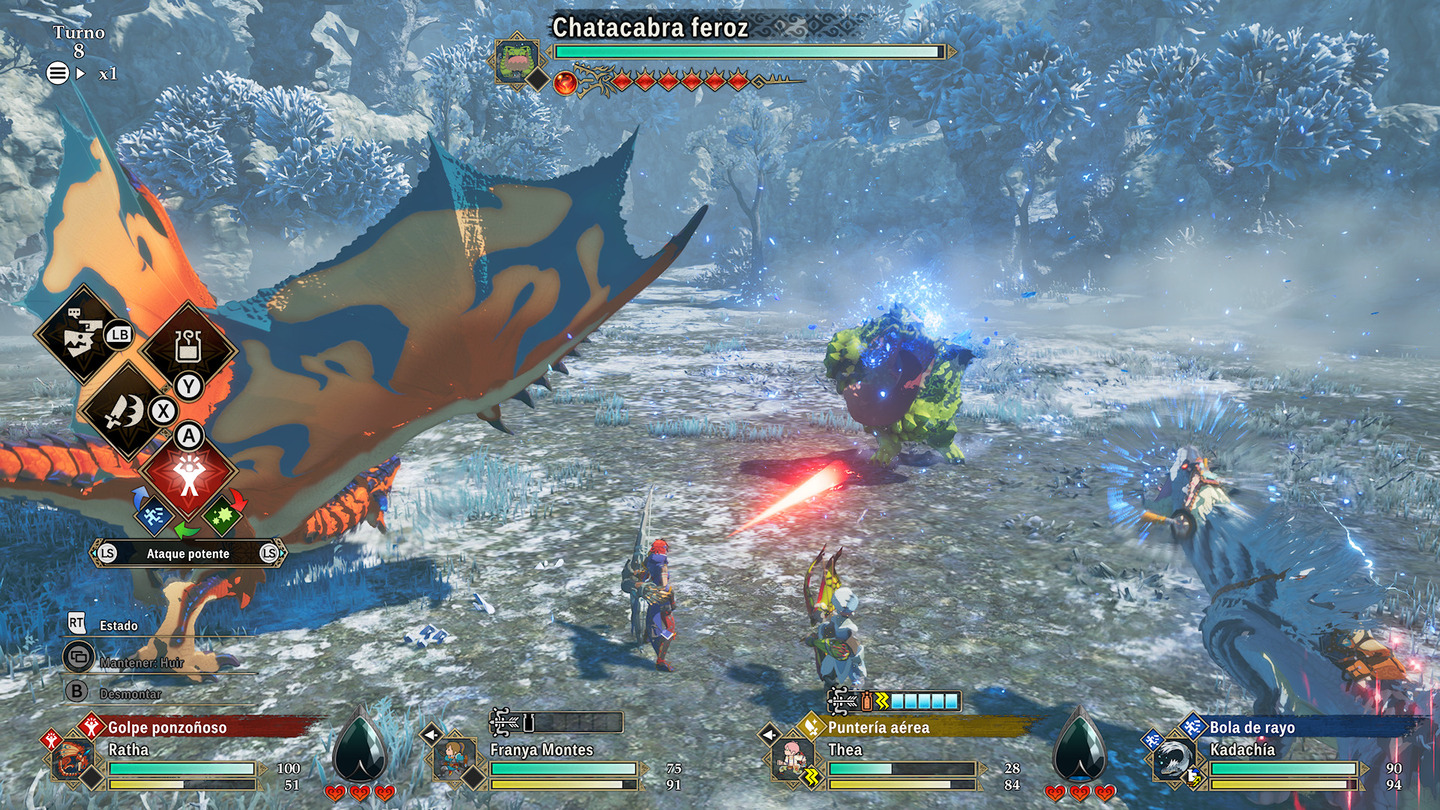Choose the Desmontar option

point(130,693)
